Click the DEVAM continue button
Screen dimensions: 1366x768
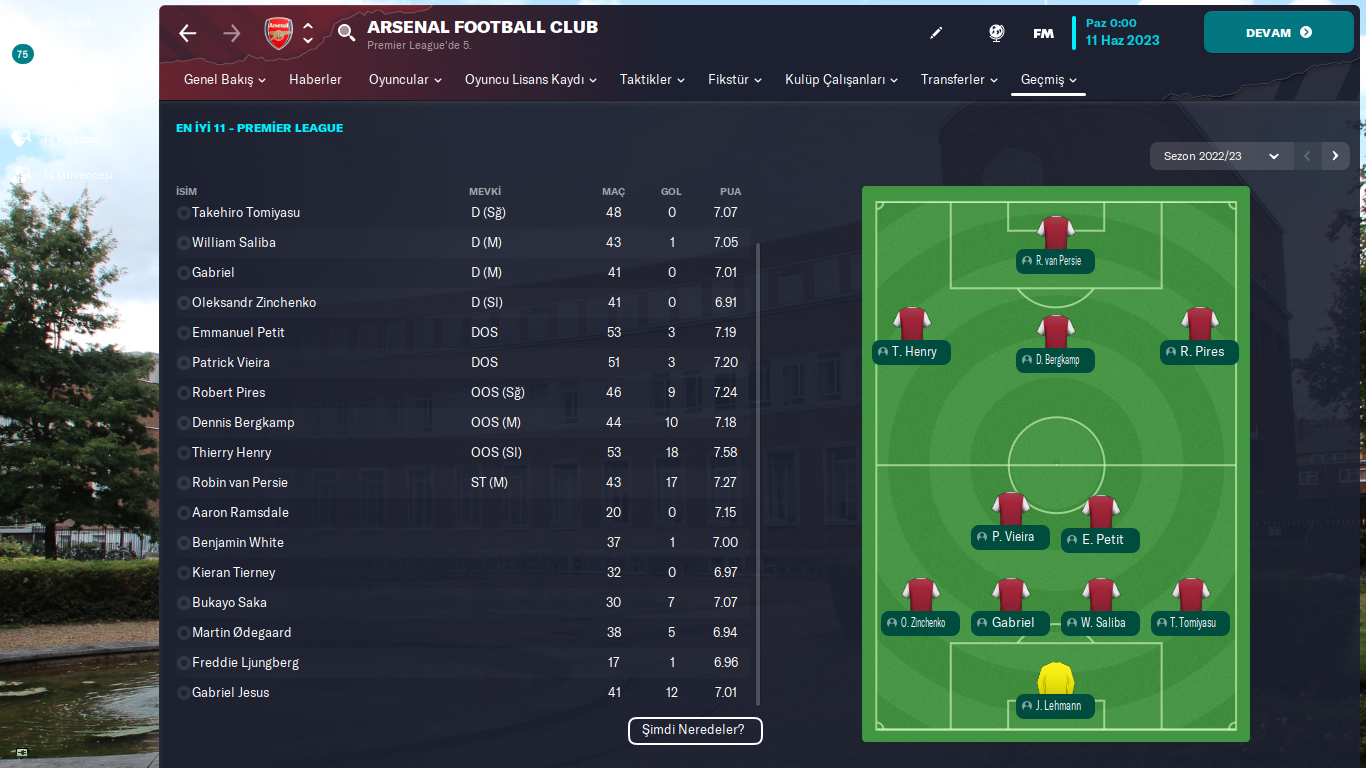pos(1277,32)
